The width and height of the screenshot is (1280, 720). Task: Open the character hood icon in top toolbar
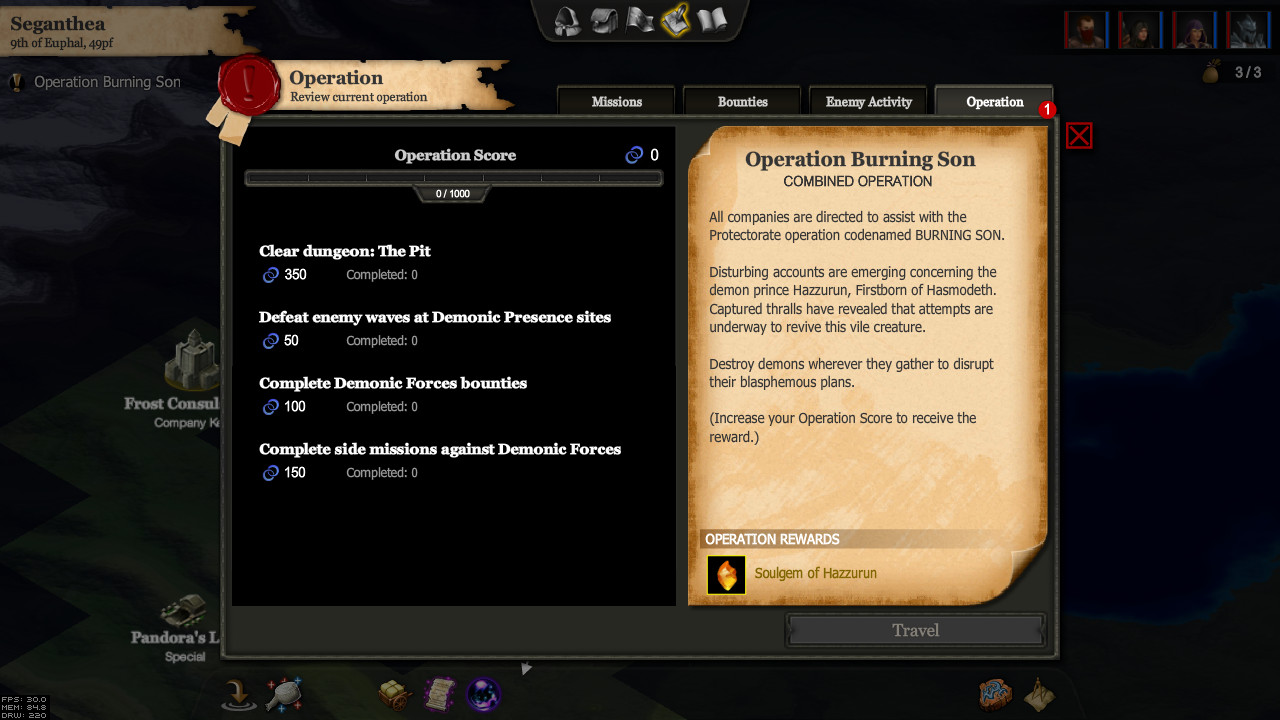[565, 20]
